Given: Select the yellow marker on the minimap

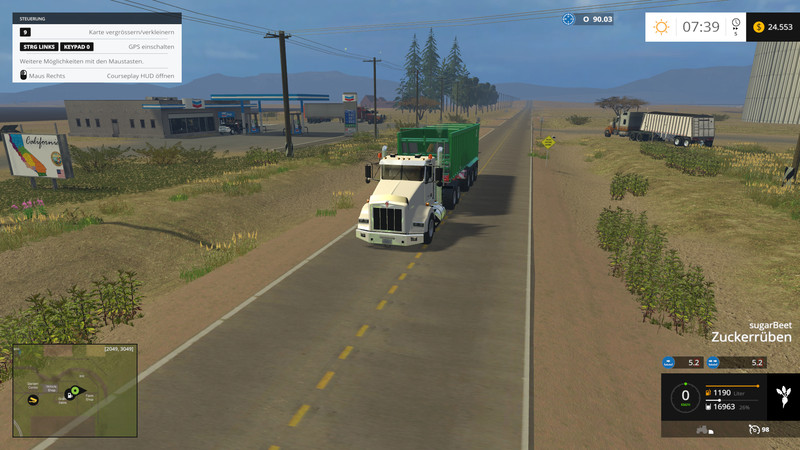Looking at the screenshot, I should (33, 400).
